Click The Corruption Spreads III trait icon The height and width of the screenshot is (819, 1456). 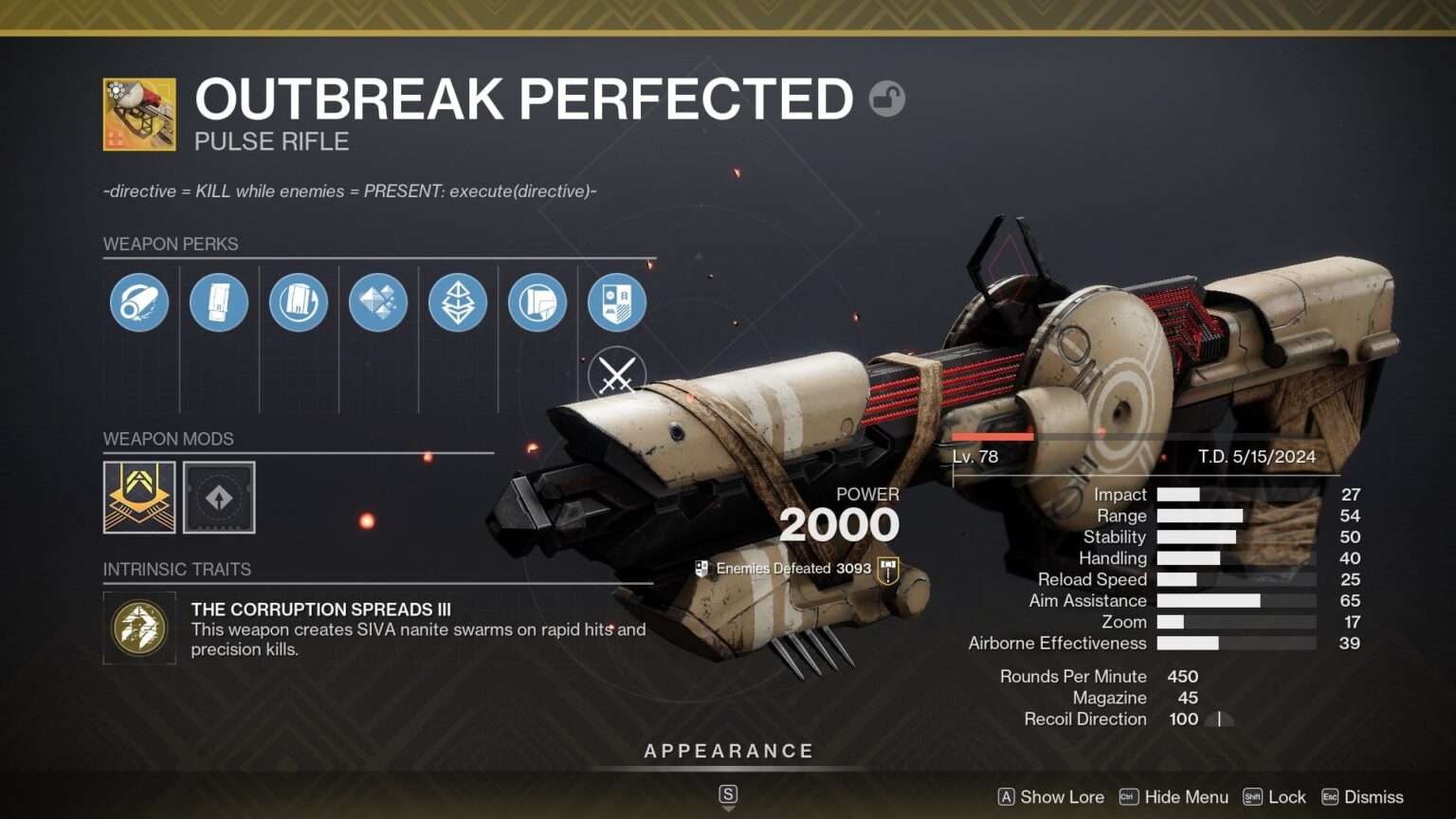(x=138, y=628)
